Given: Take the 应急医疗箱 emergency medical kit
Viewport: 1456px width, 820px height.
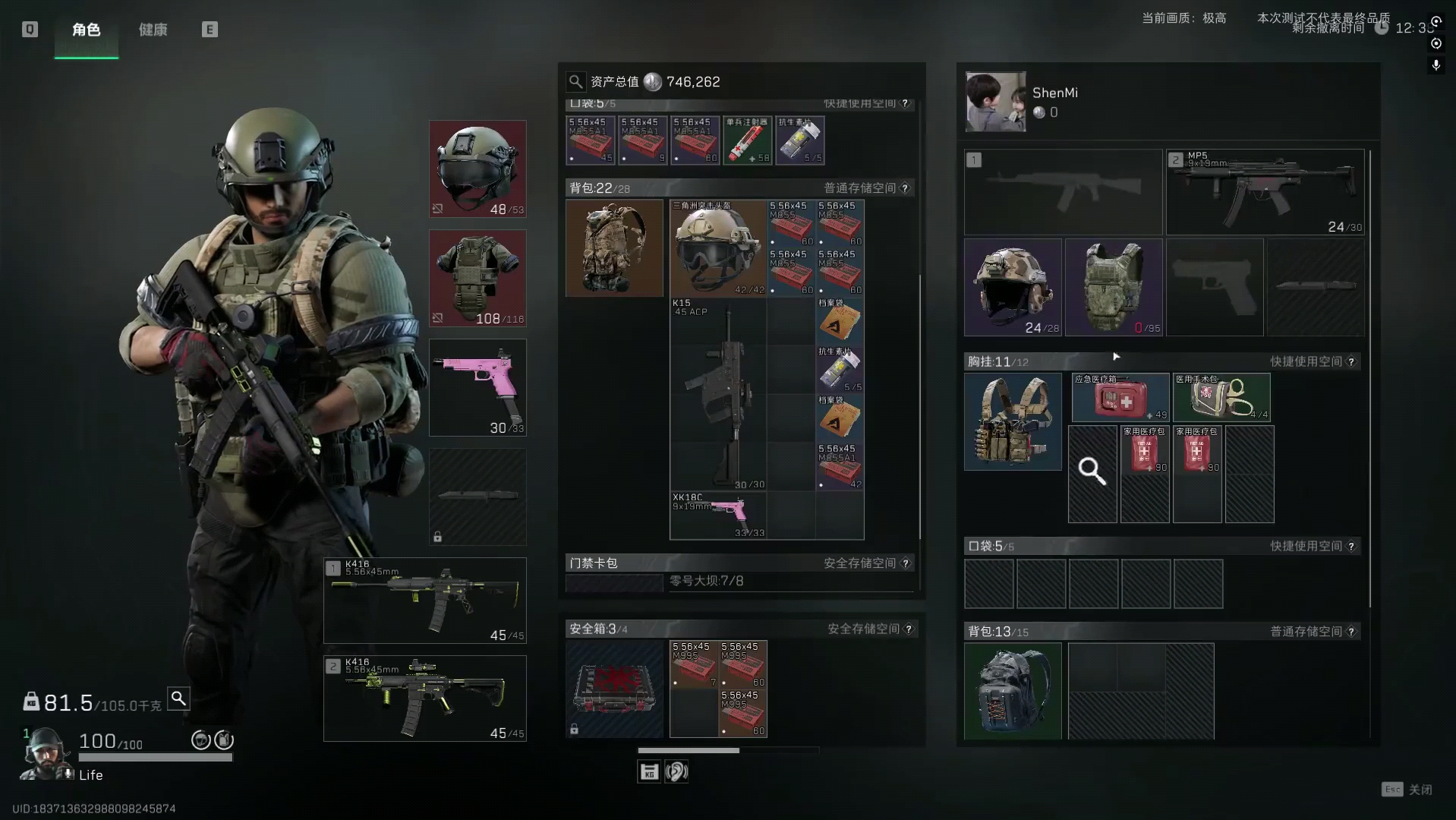Looking at the screenshot, I should coord(1120,397).
